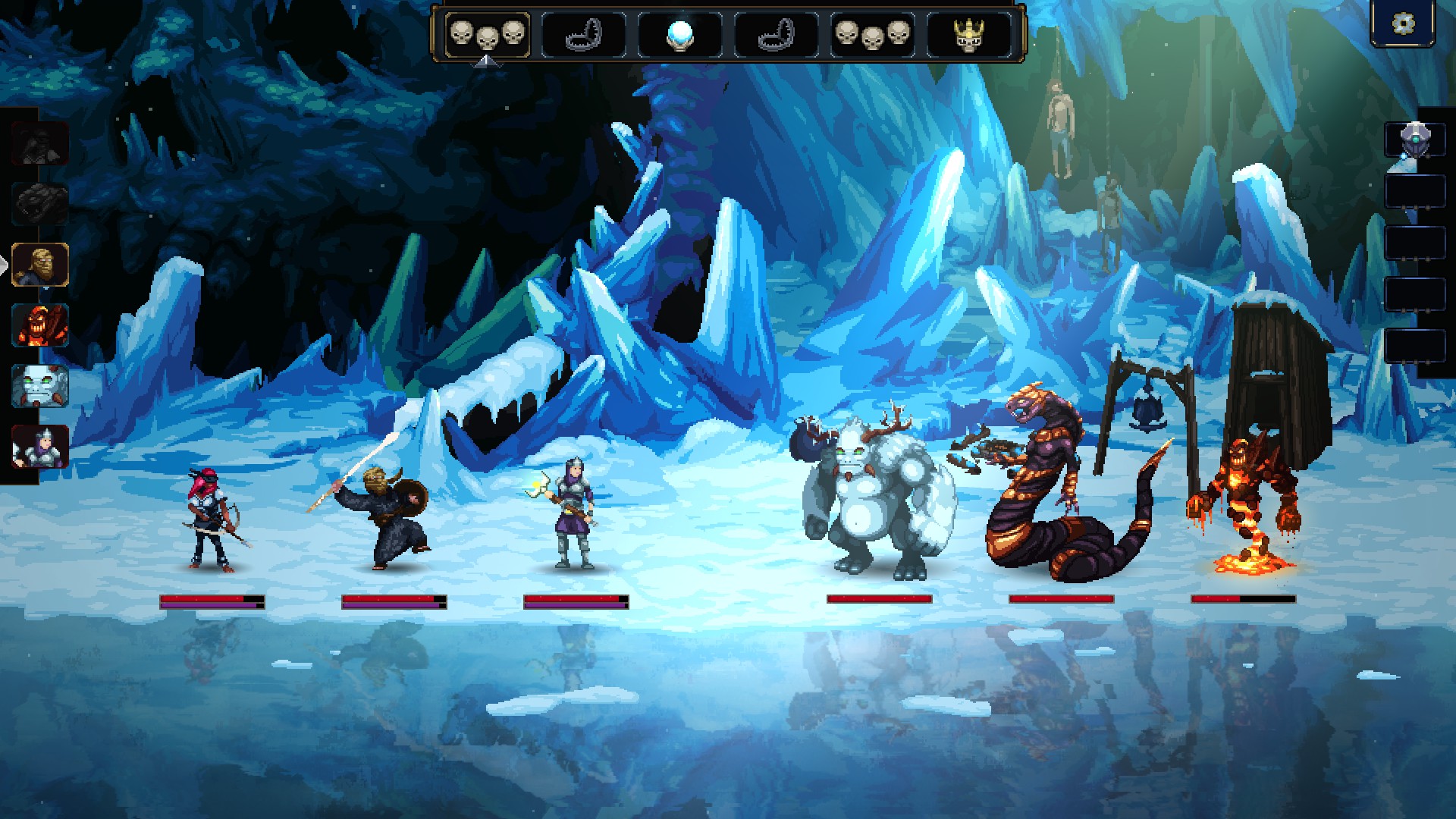Select the crowned skull boss node

(x=968, y=35)
